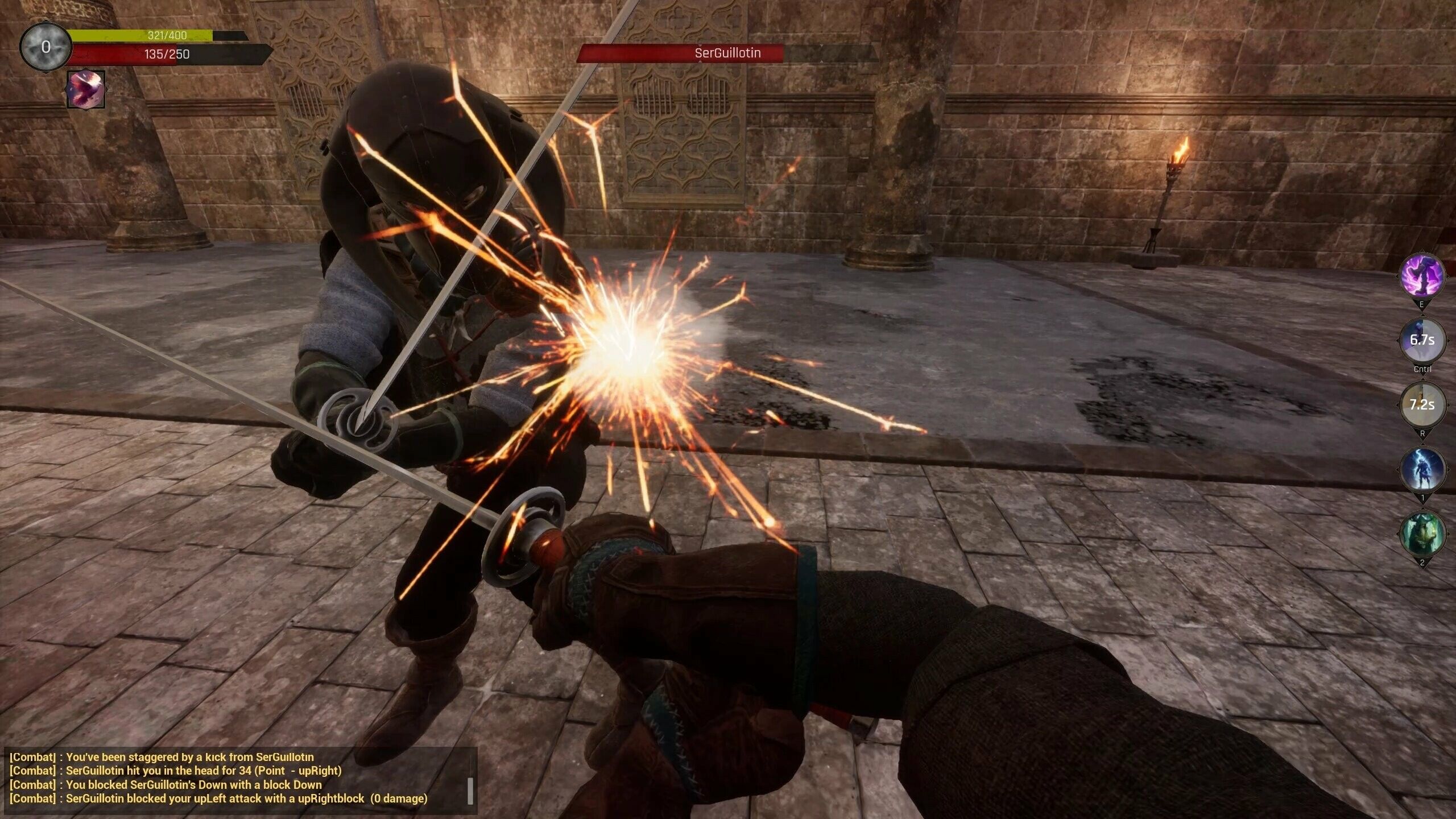The image size is (1456, 819).
Task: Activate the purple kick ability icon
Action: click(x=1422, y=276)
